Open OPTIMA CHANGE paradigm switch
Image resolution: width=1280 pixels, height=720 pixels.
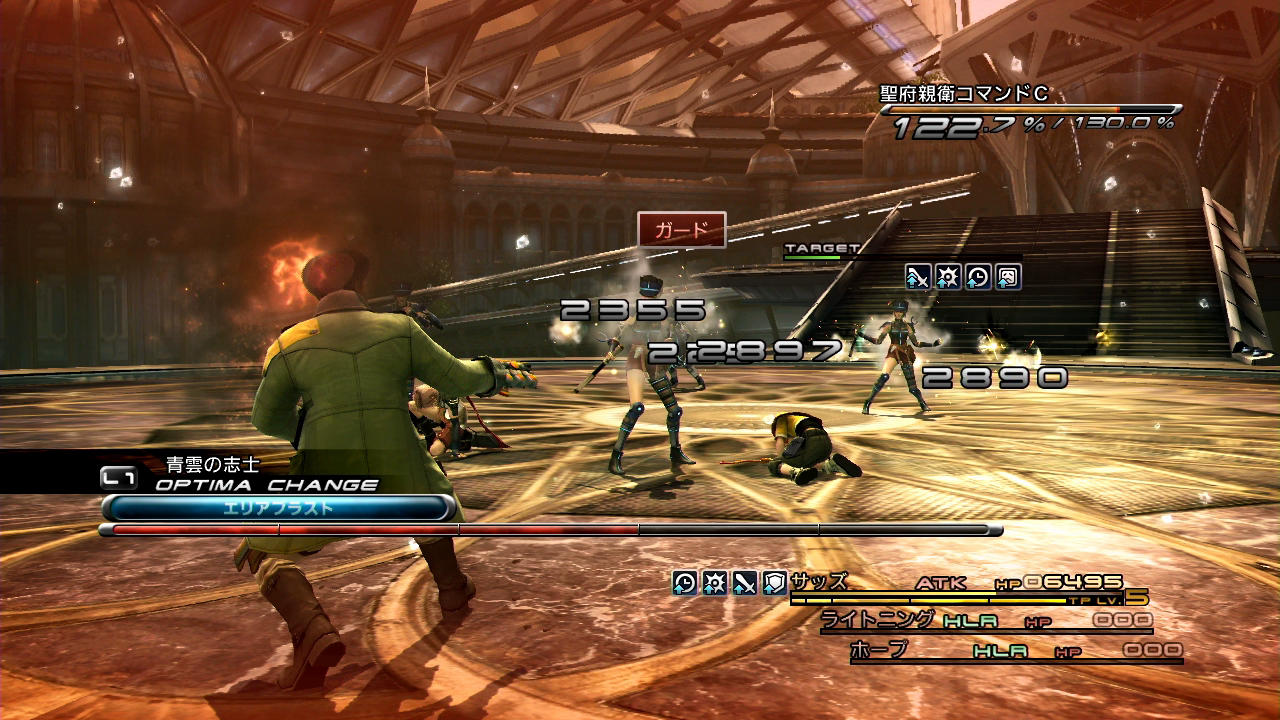[266, 485]
